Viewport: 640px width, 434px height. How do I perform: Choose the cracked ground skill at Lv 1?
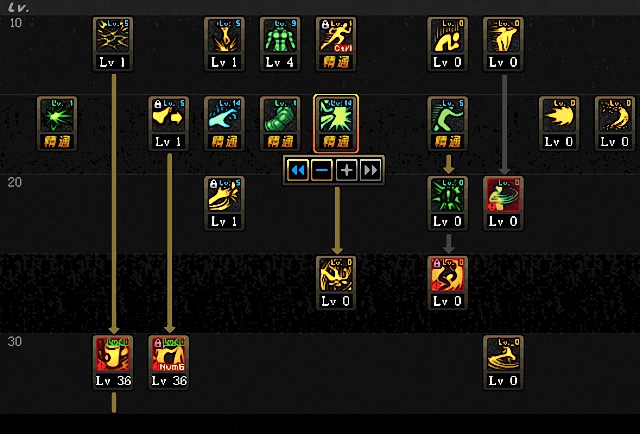coord(113,36)
